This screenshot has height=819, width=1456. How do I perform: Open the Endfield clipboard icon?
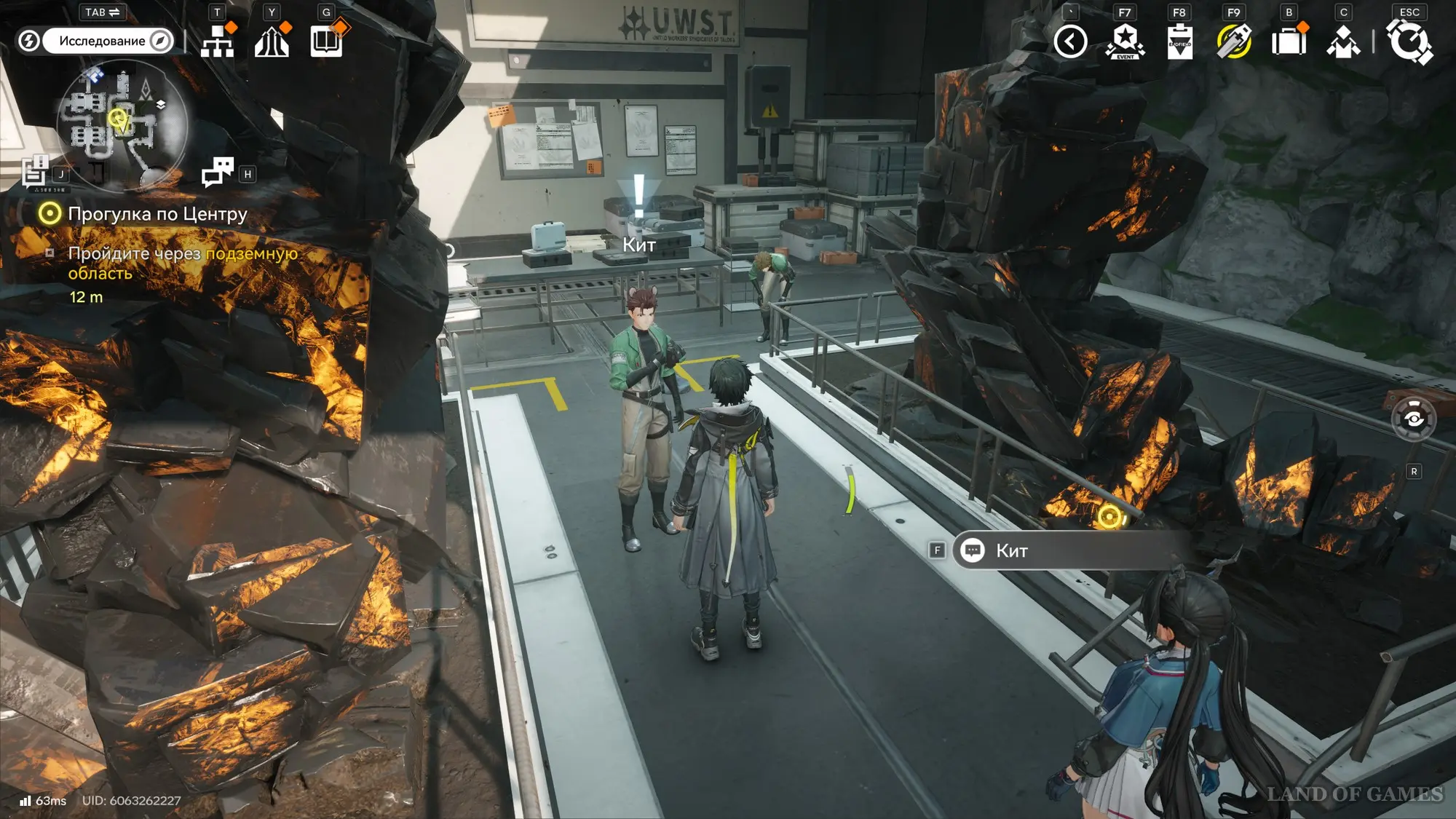[x=1179, y=41]
